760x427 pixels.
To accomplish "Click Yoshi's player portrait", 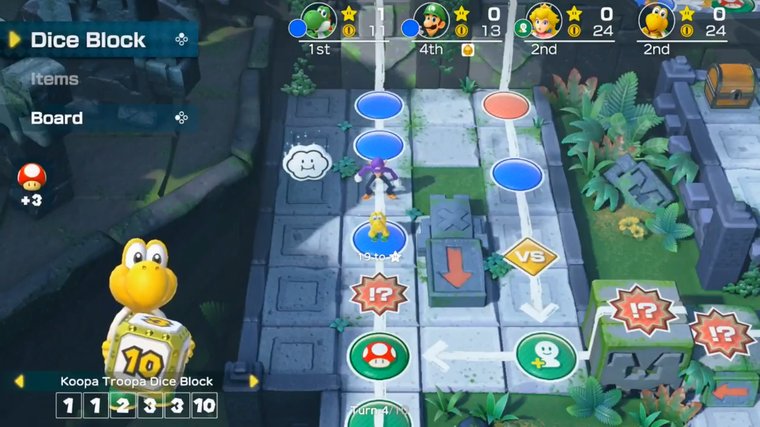I will (x=320, y=20).
